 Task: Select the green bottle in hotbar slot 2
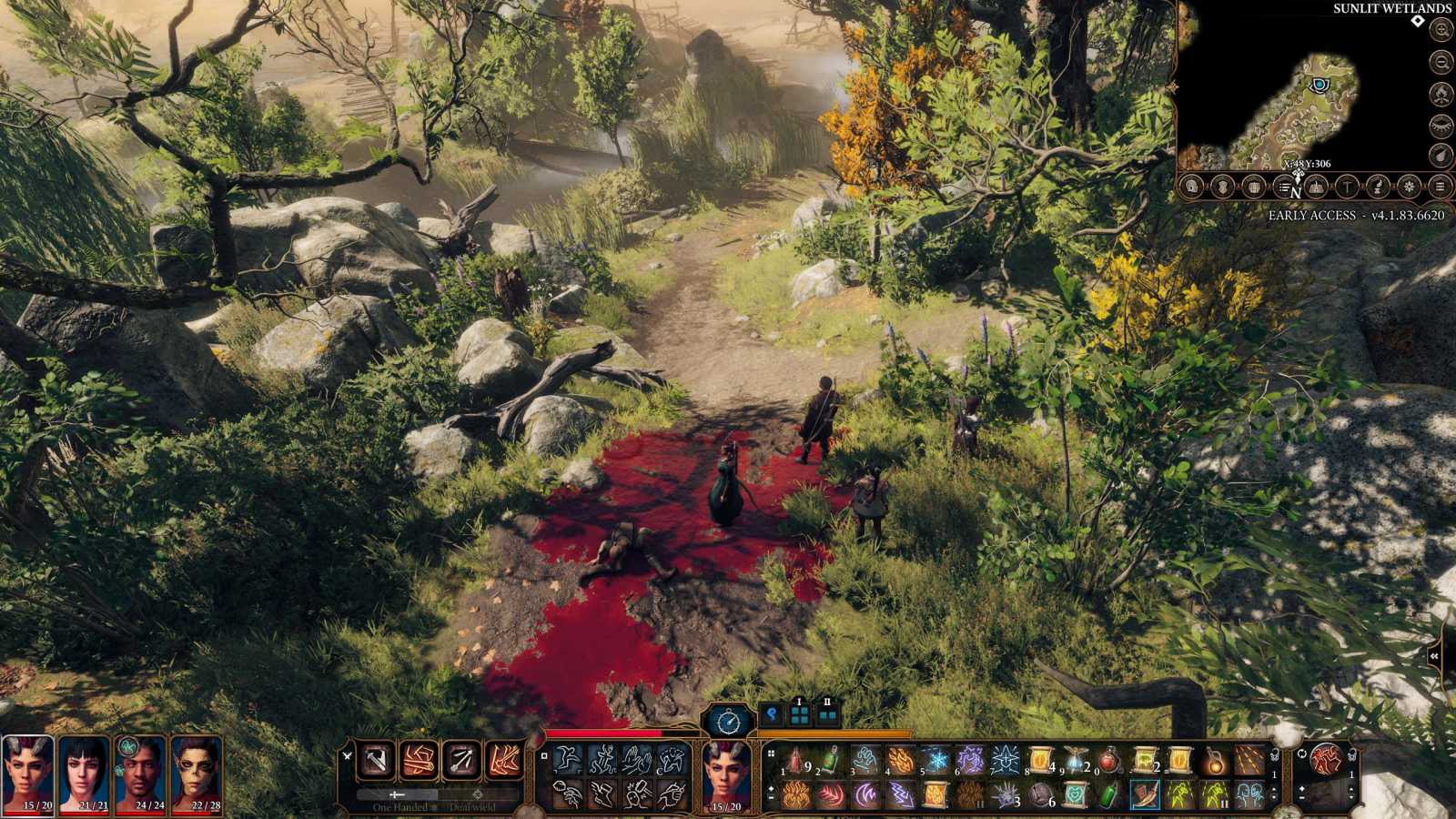[x=832, y=760]
